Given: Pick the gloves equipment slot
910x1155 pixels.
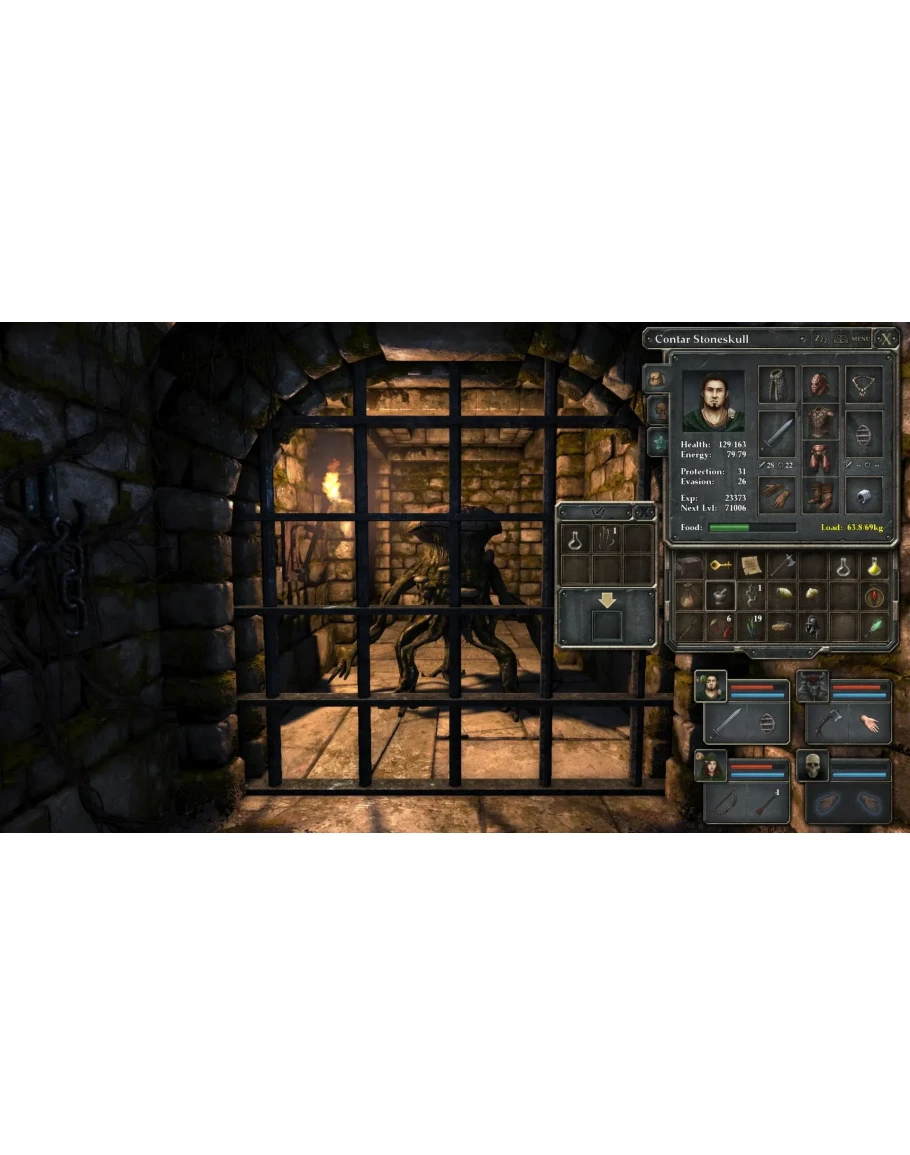Looking at the screenshot, I should [777, 494].
